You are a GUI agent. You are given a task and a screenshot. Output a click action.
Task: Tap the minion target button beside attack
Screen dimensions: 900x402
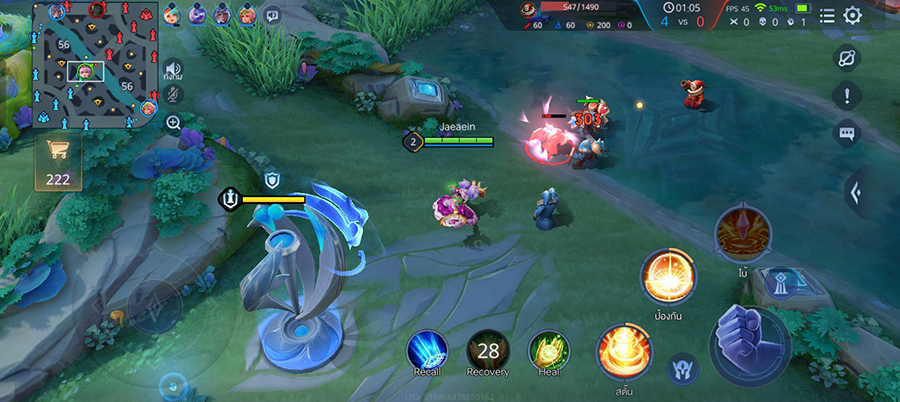683,368
